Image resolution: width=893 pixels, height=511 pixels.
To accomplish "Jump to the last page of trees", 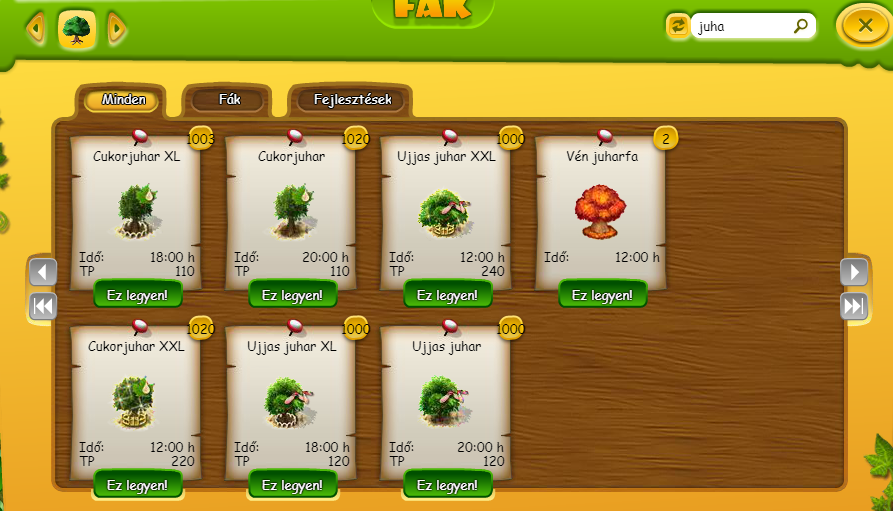I will point(853,306).
